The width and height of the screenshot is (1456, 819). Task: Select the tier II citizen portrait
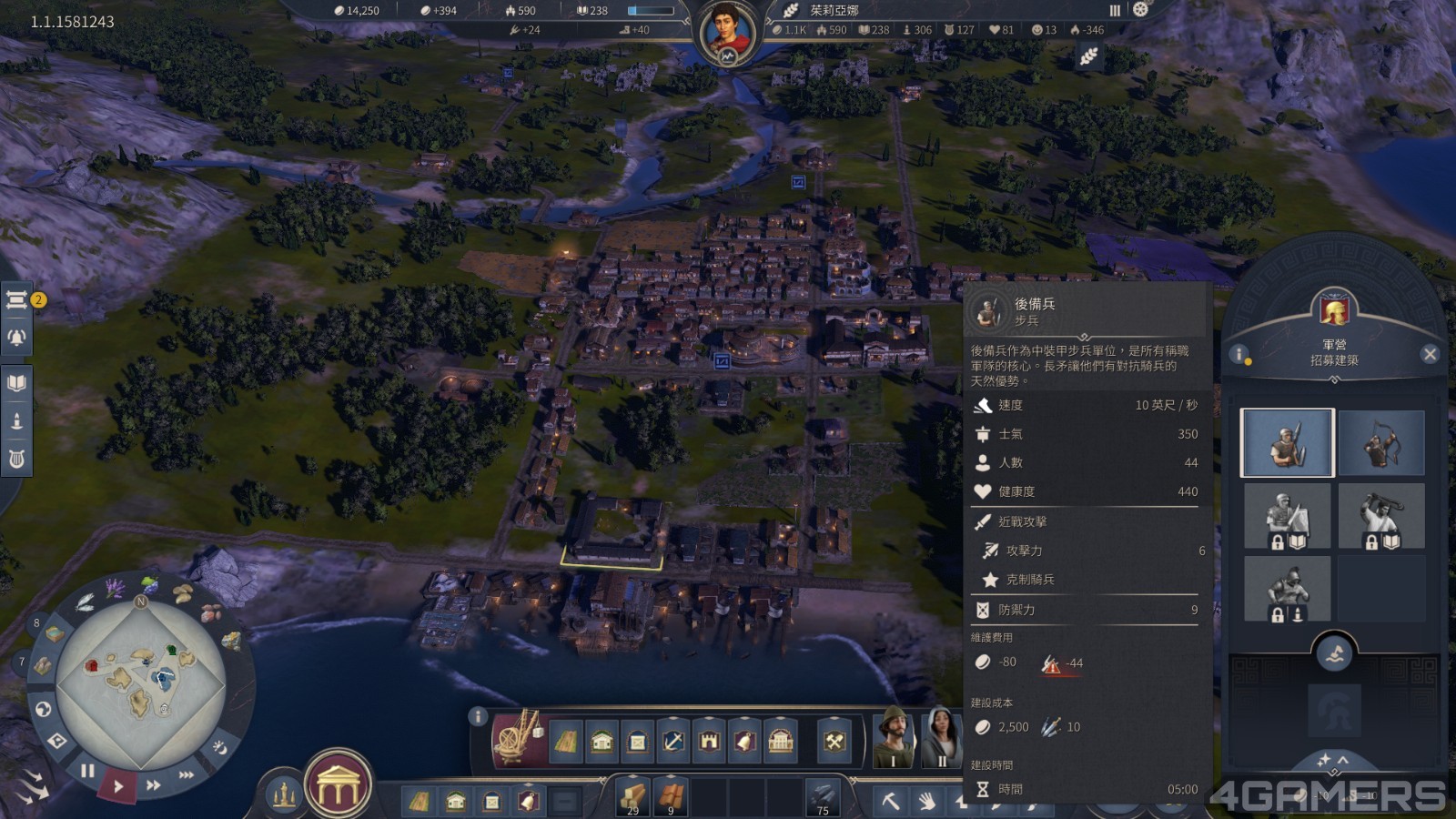pyautogui.click(x=941, y=737)
